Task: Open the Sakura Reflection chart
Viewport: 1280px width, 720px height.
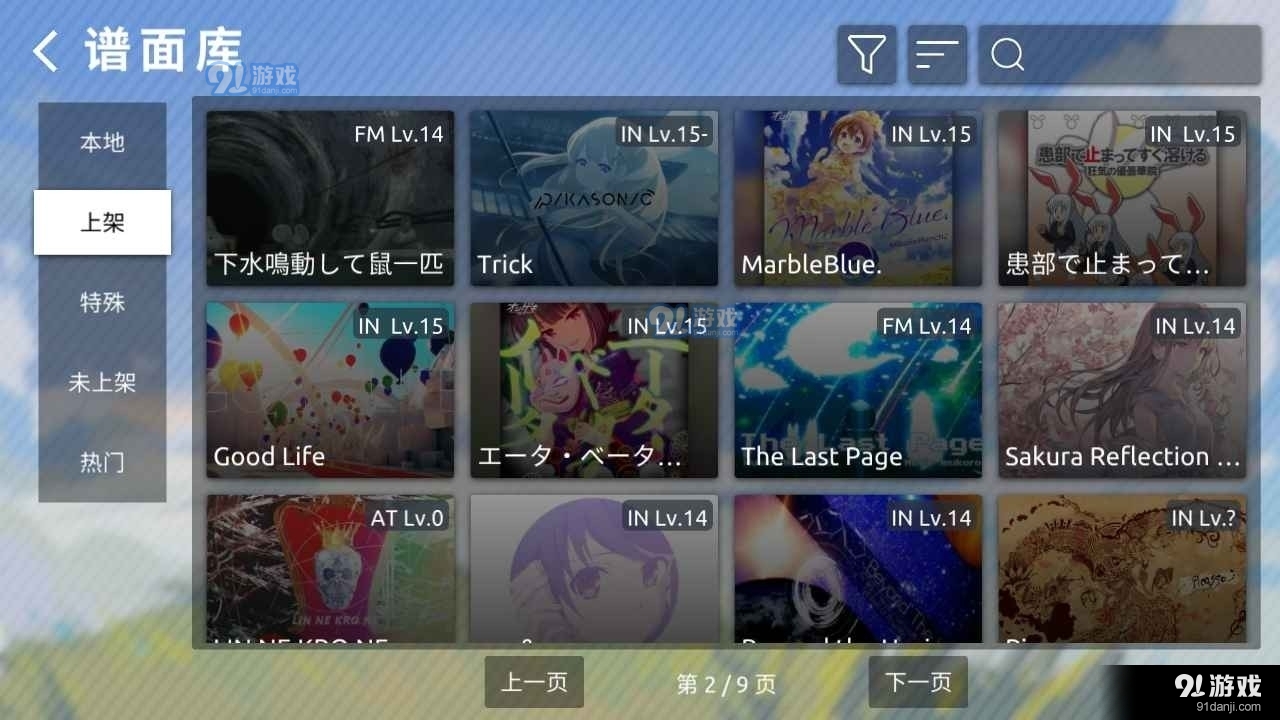Action: [x=1121, y=390]
